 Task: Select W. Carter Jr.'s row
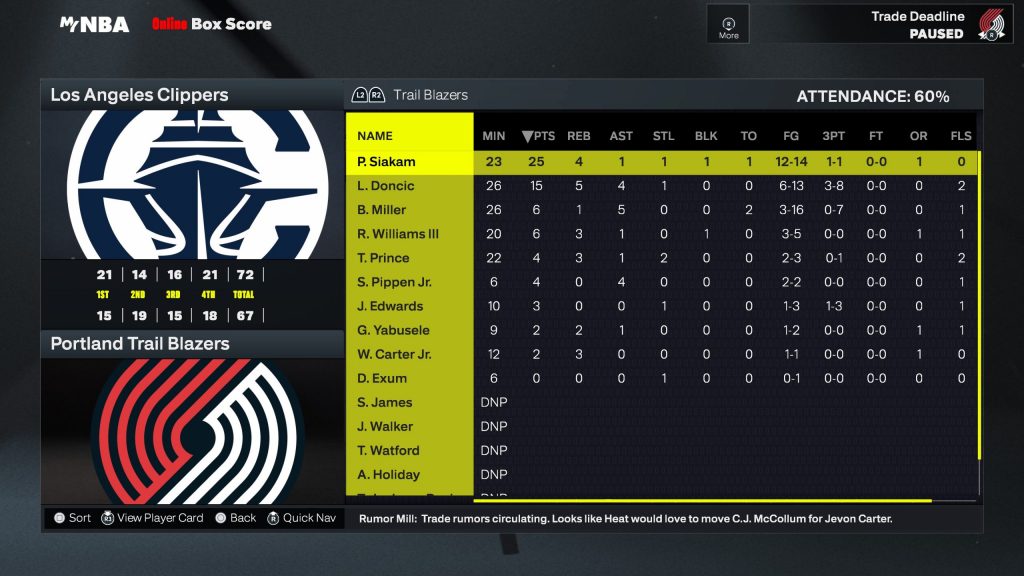[393, 354]
